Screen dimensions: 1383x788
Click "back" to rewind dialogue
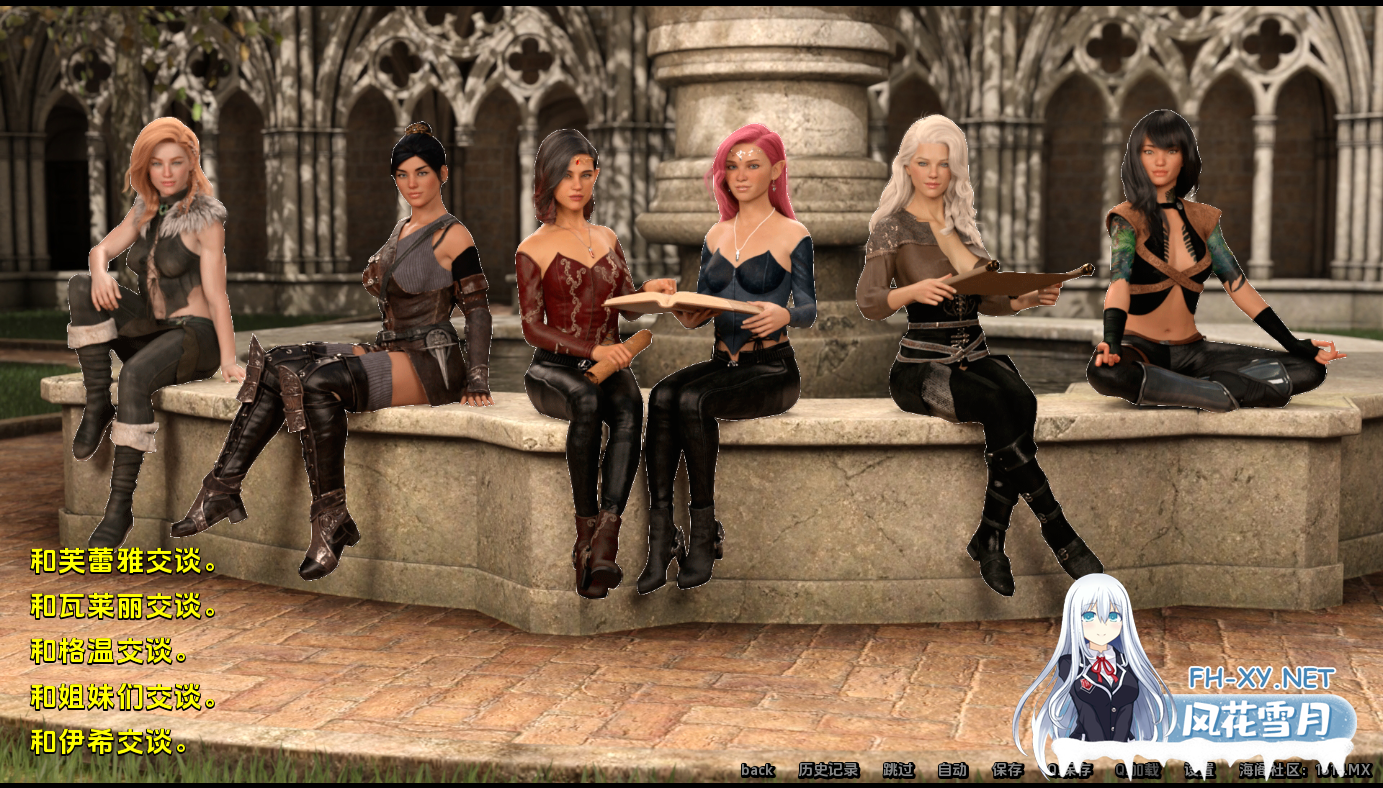tap(757, 770)
